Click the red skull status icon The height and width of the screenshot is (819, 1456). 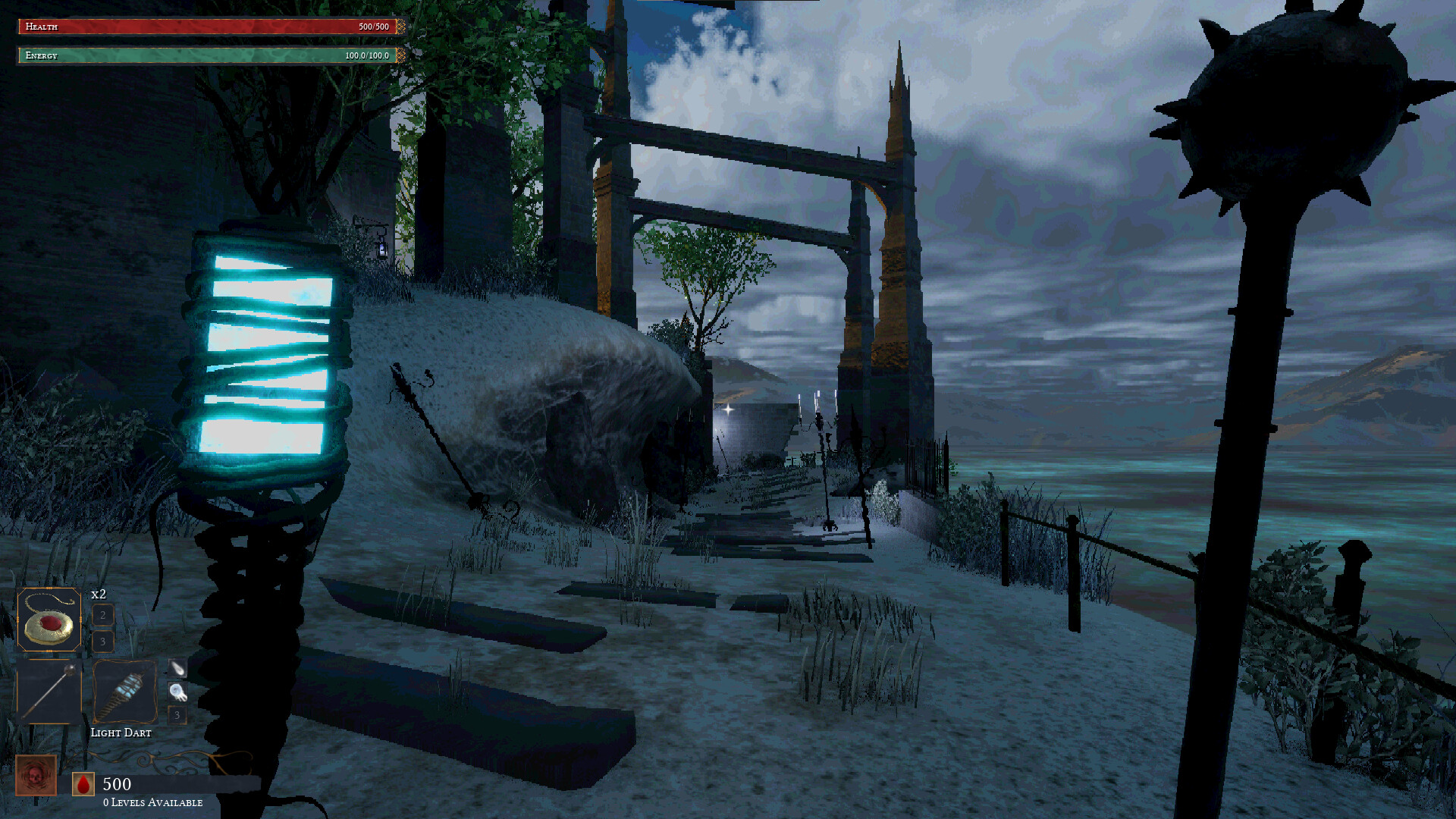36,773
